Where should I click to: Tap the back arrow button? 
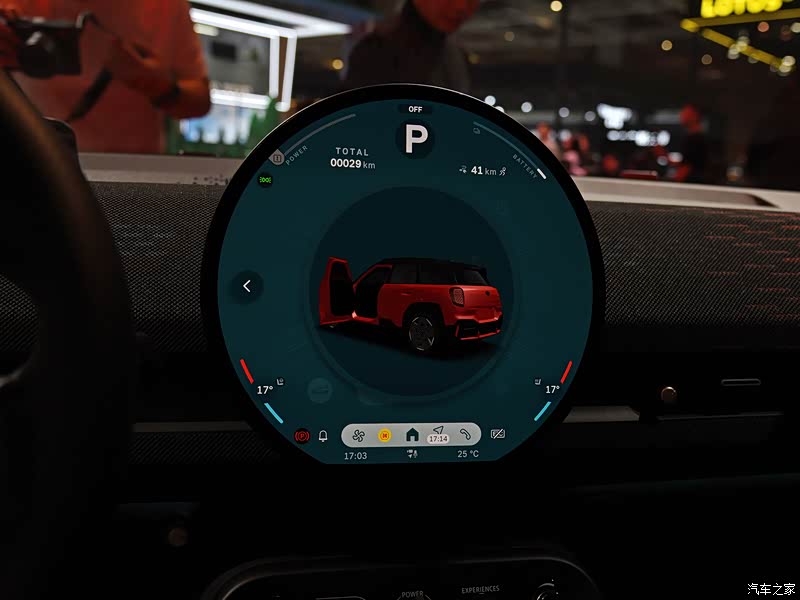coord(247,286)
